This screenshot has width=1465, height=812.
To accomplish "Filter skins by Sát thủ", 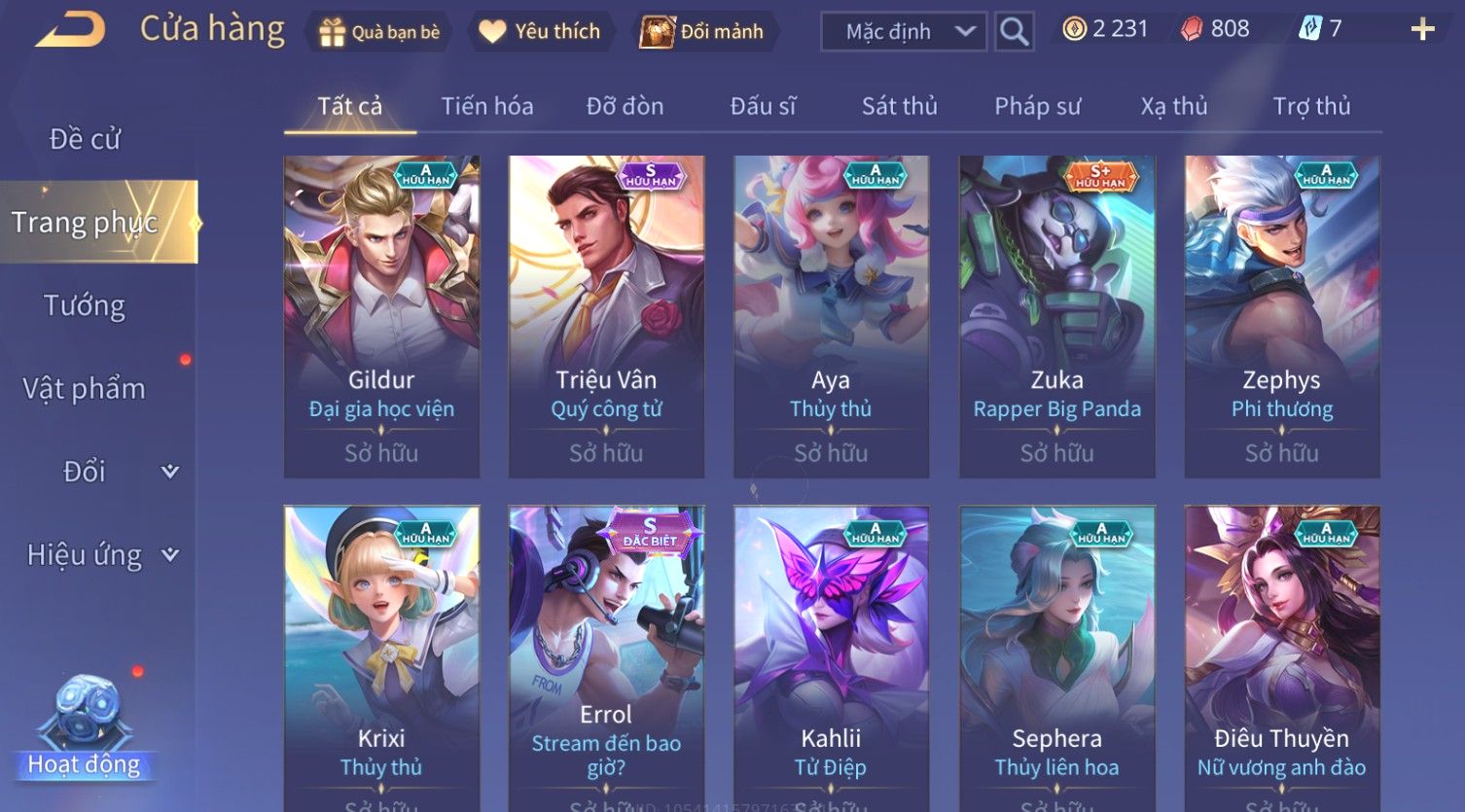I will coord(899,106).
